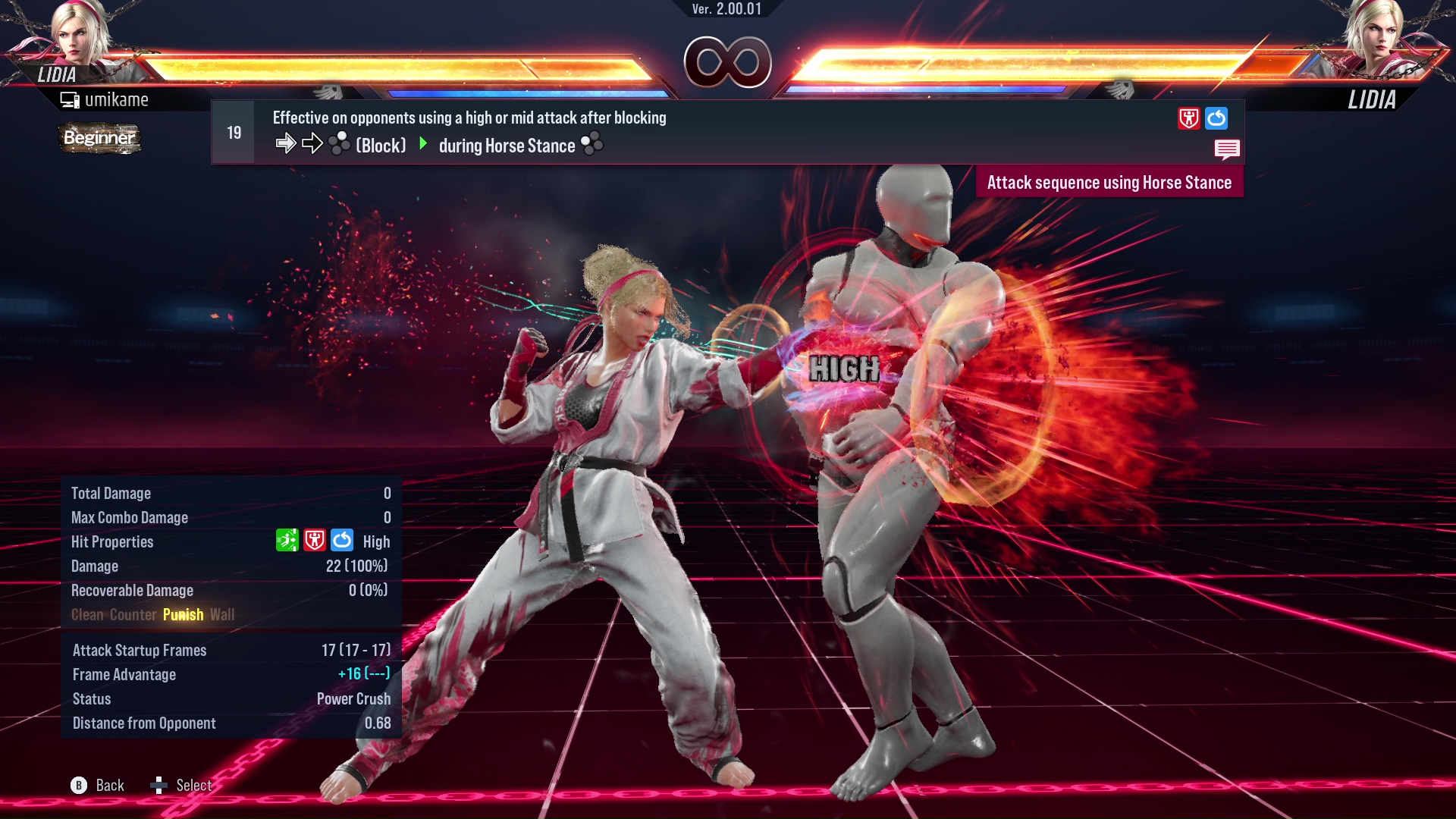The image size is (1456, 819).
Task: Click the Beginner rank emblem
Action: click(99, 138)
